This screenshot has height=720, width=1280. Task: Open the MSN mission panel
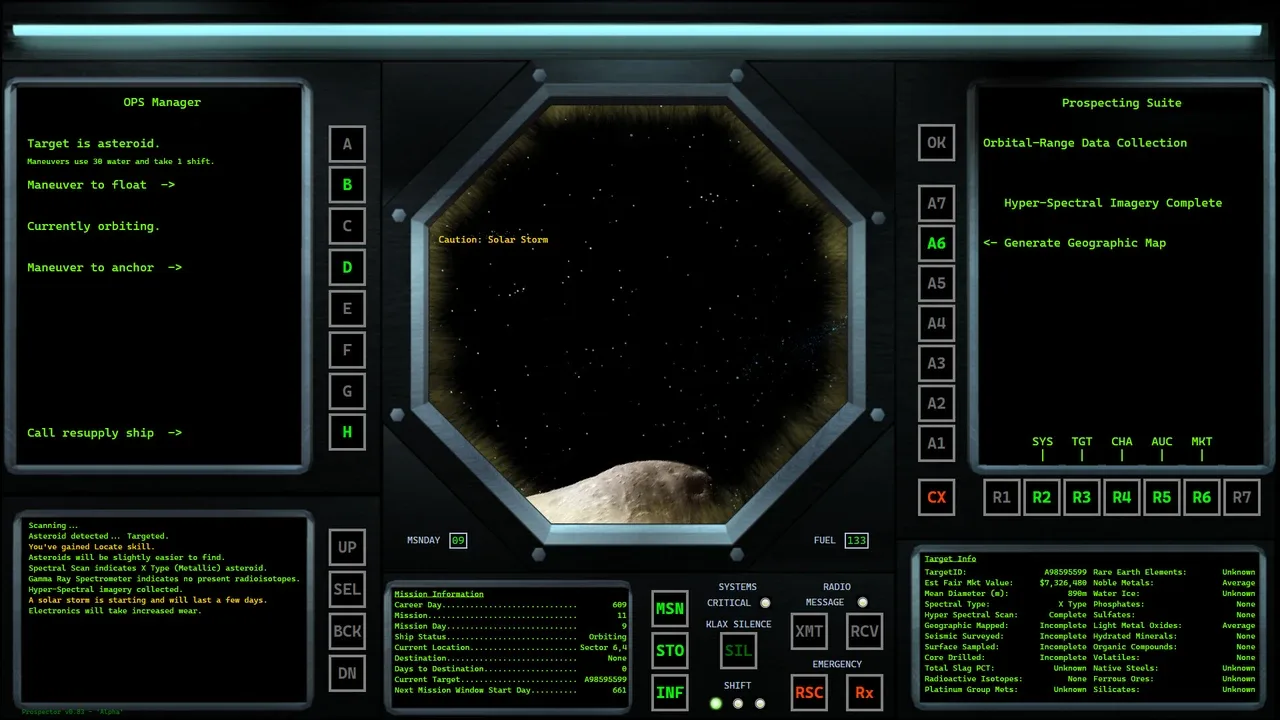(670, 608)
